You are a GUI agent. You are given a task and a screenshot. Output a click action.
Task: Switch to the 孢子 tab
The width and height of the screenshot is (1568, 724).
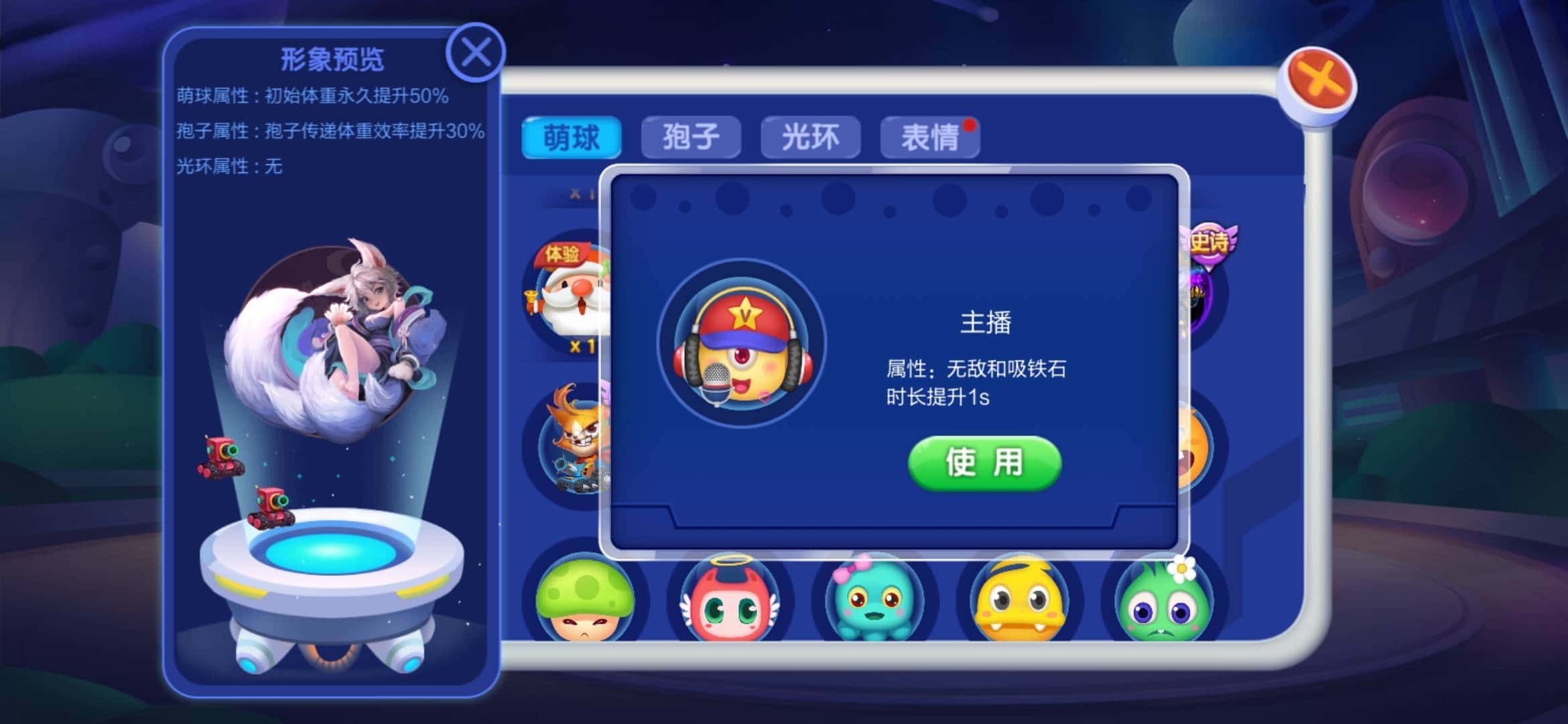pos(689,136)
